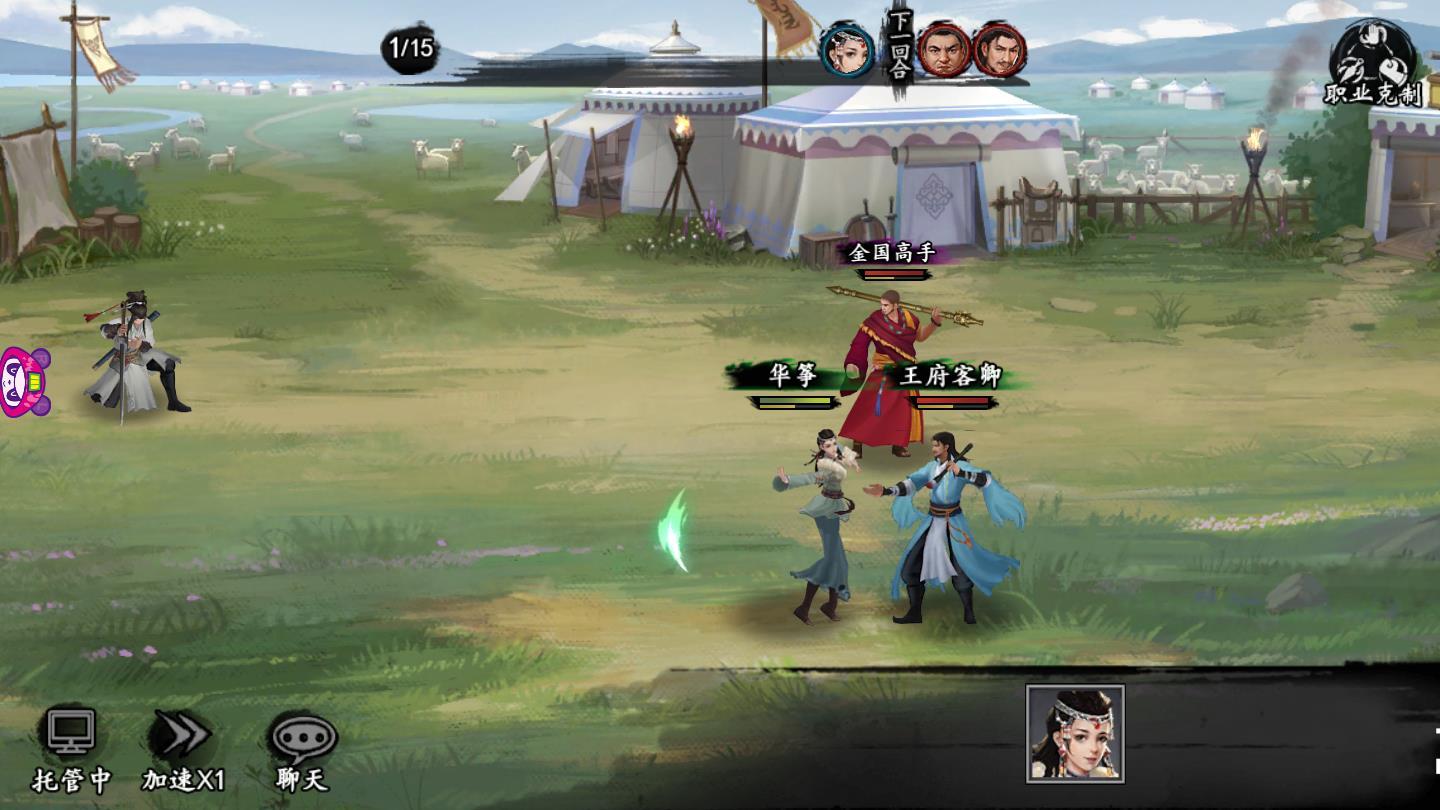Change battle speed with 加速X1
Image resolution: width=1440 pixels, height=810 pixels.
[x=183, y=748]
